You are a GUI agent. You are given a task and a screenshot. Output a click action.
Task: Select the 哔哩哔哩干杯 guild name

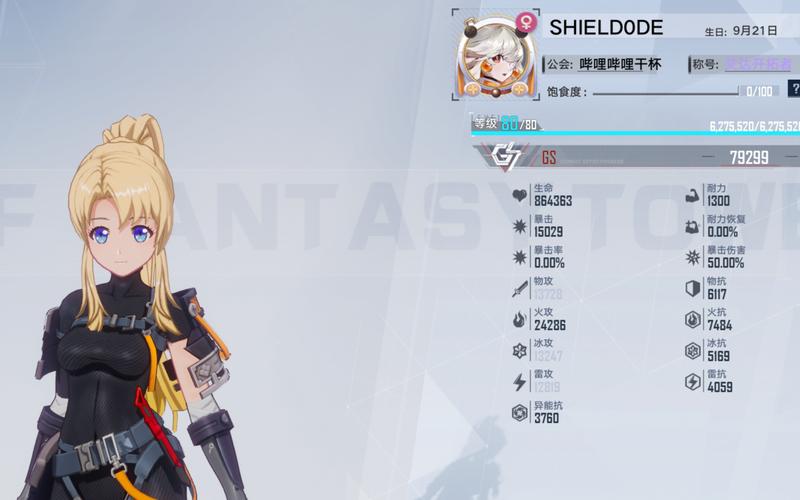coord(620,64)
